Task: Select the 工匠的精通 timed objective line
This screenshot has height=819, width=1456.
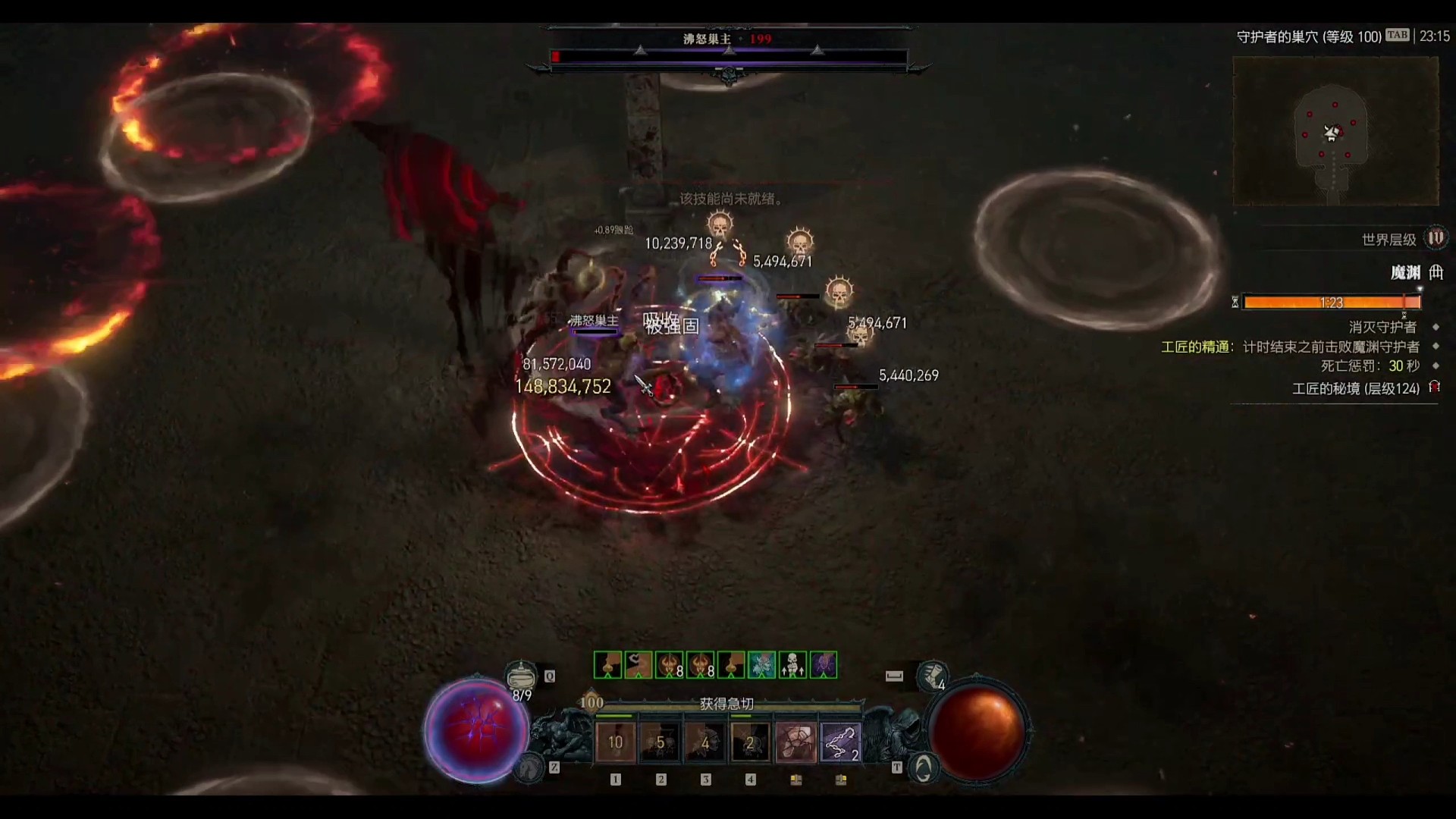Action: [x=1290, y=347]
